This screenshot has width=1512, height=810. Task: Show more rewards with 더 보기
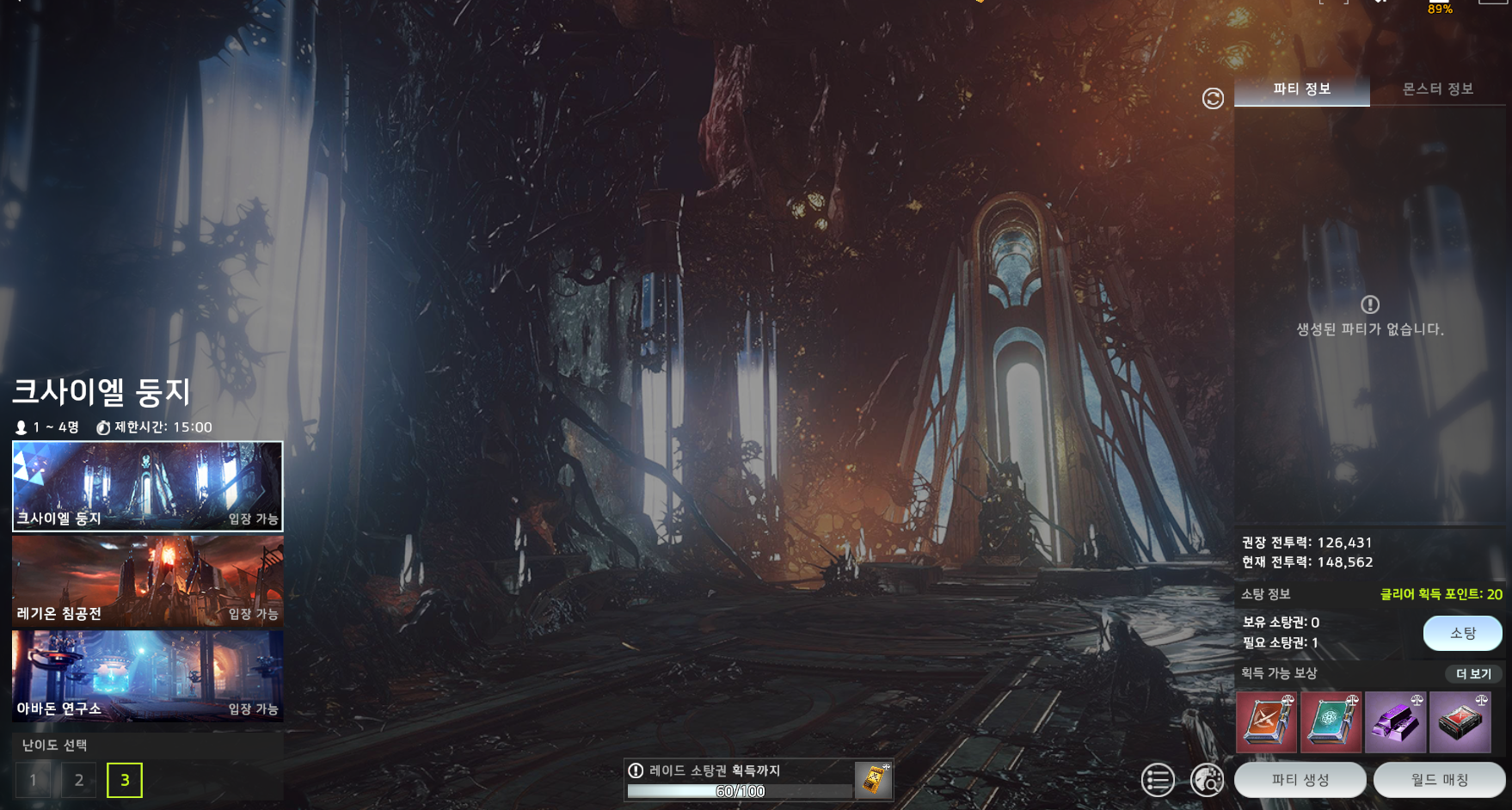tap(1473, 674)
